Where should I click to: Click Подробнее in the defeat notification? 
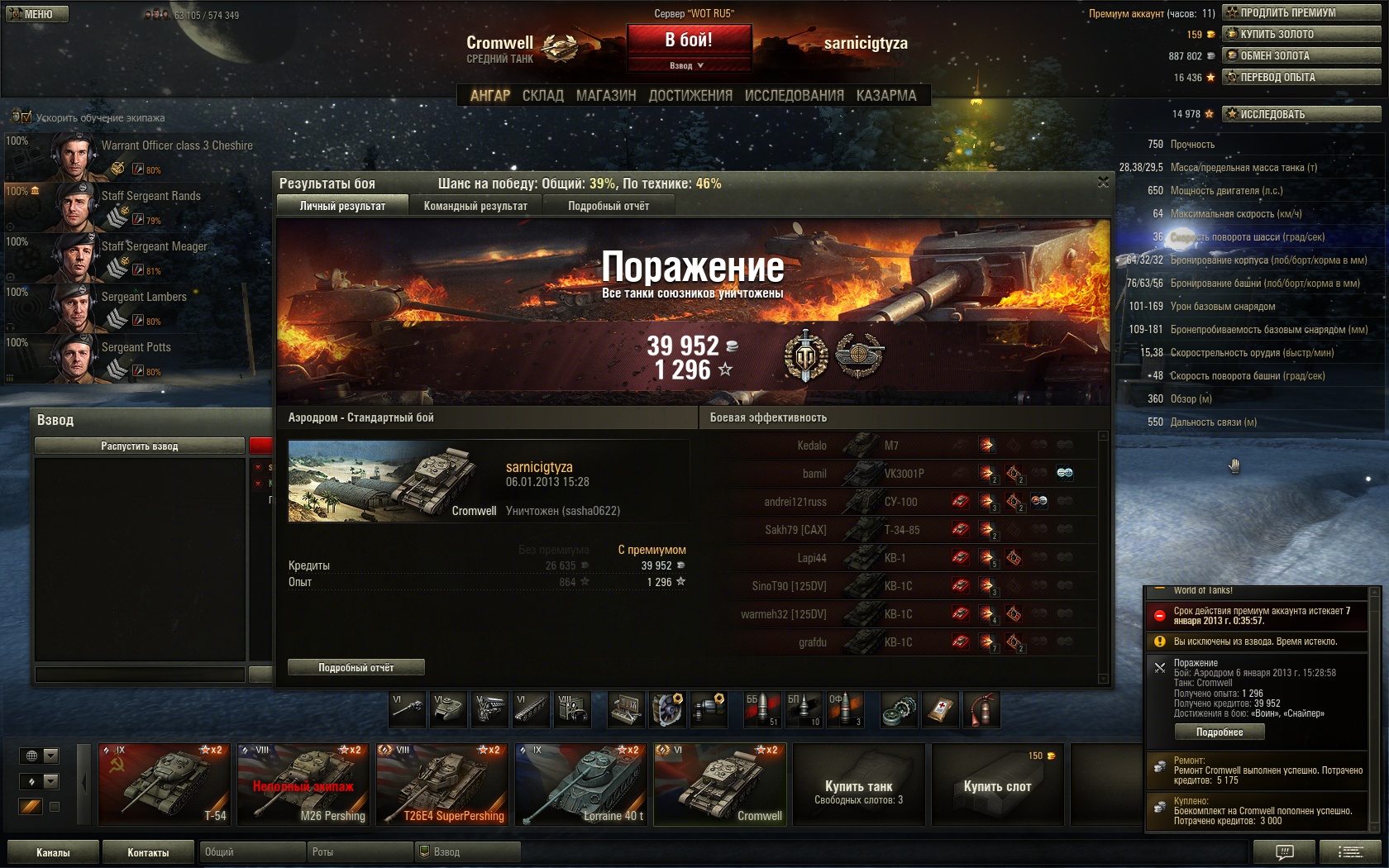pyautogui.click(x=1220, y=732)
